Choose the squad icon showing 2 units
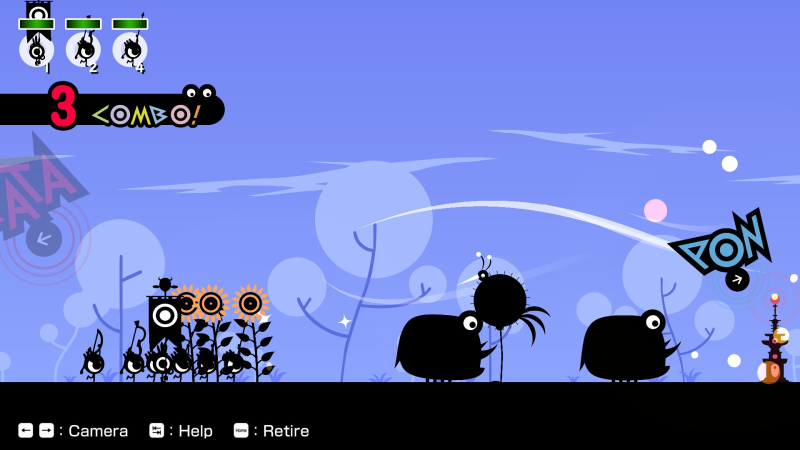This screenshot has width=800, height=450. pyautogui.click(x=84, y=48)
